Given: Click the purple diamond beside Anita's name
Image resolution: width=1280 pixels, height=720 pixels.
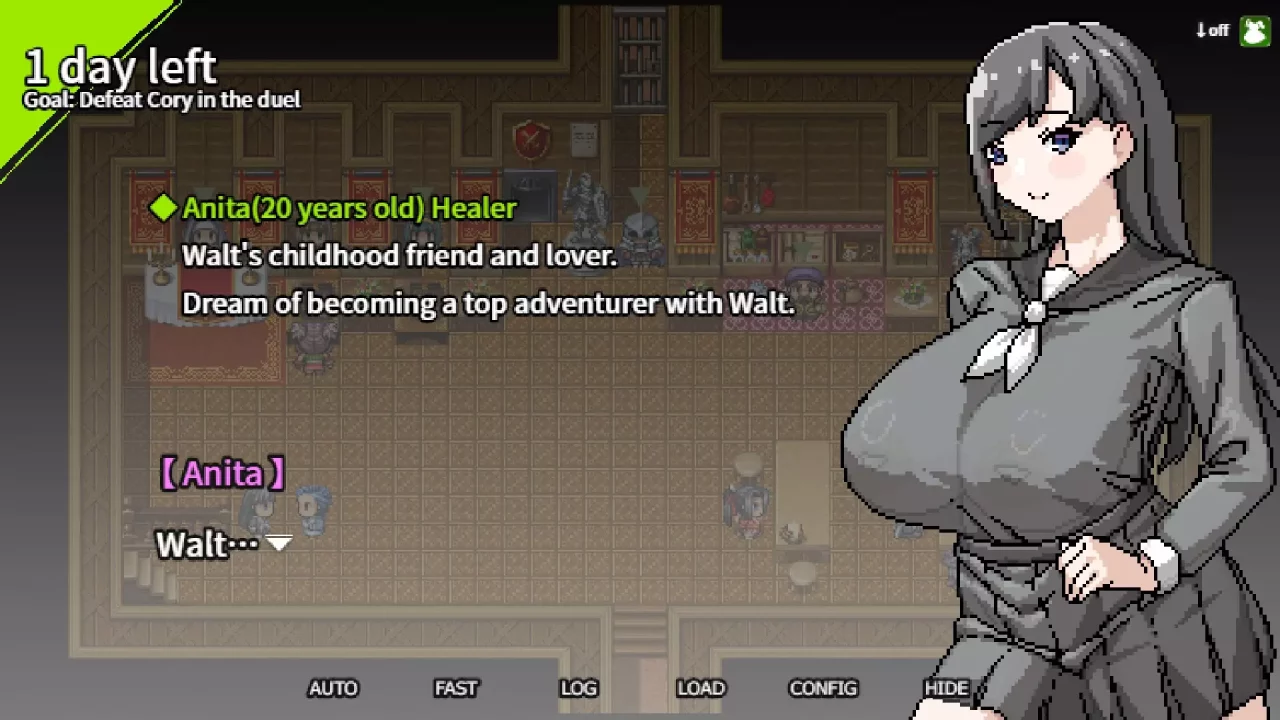Looking at the screenshot, I should coord(163,208).
